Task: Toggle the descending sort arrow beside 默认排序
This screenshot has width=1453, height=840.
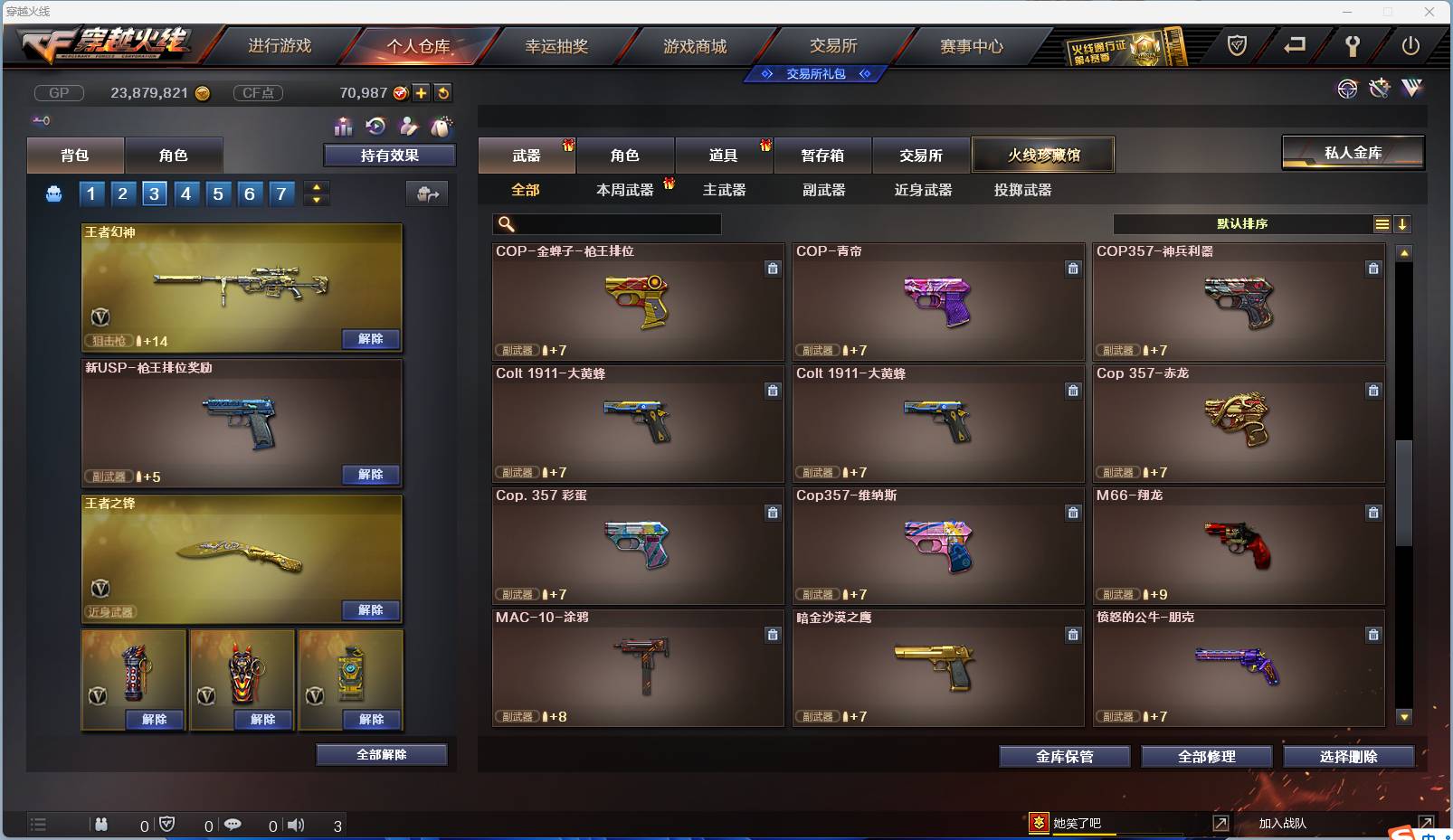Action: [1403, 223]
